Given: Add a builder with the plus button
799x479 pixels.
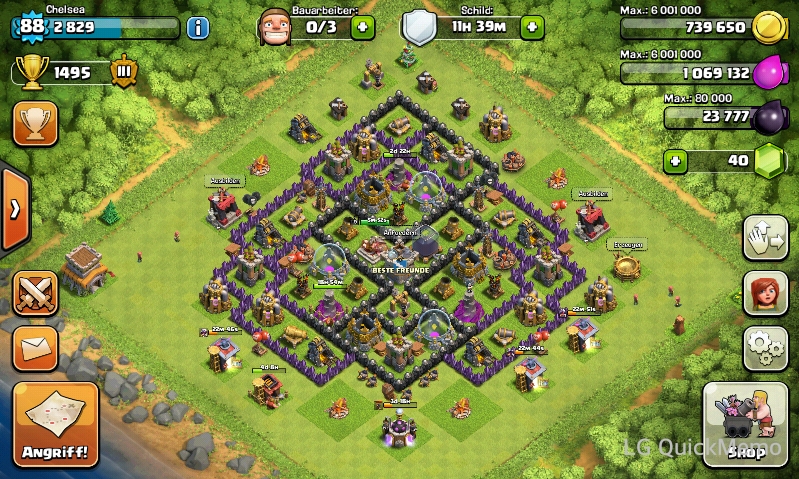Looking at the screenshot, I should [x=364, y=27].
